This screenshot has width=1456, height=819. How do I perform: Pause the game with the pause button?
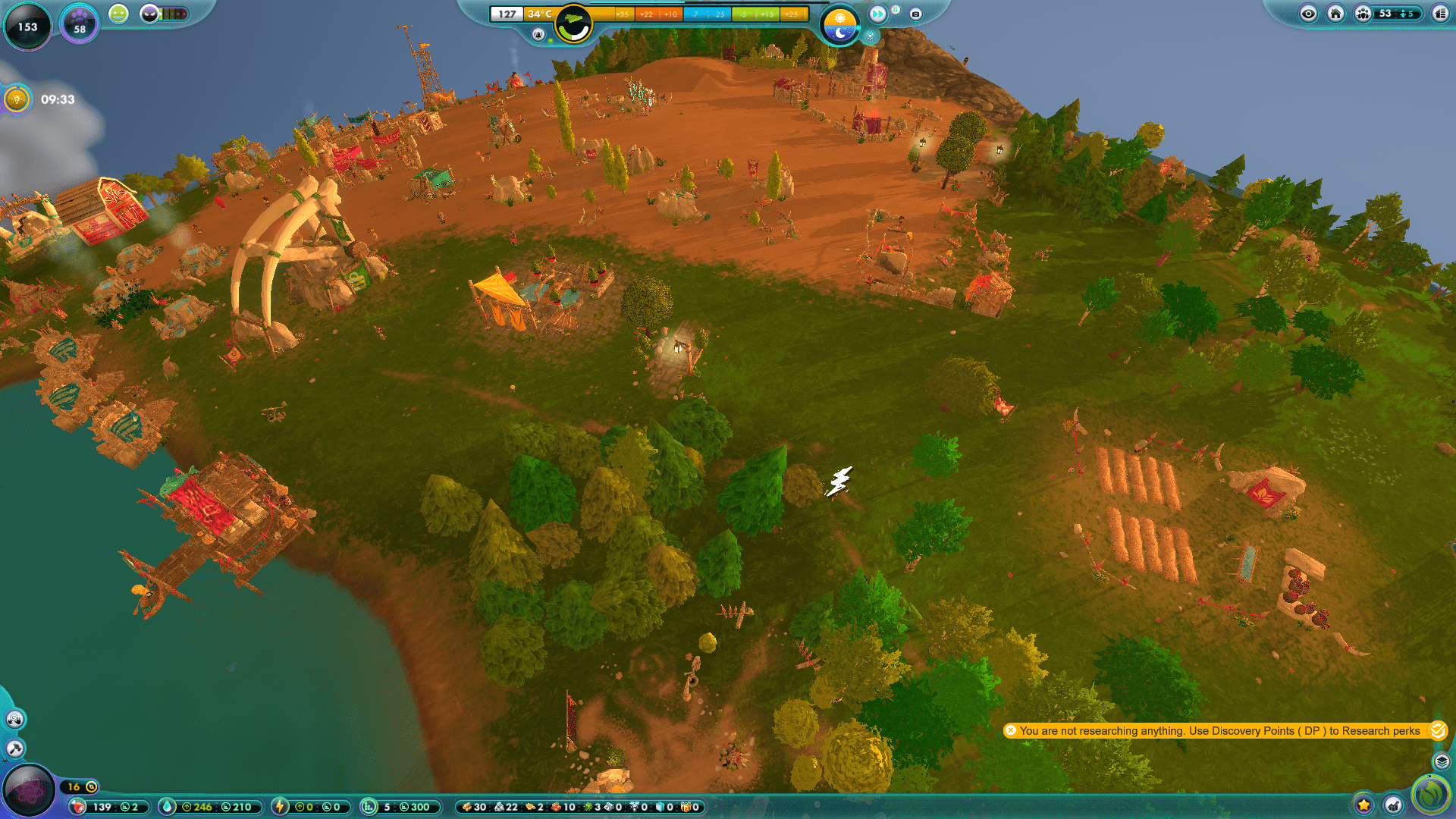coord(895,10)
